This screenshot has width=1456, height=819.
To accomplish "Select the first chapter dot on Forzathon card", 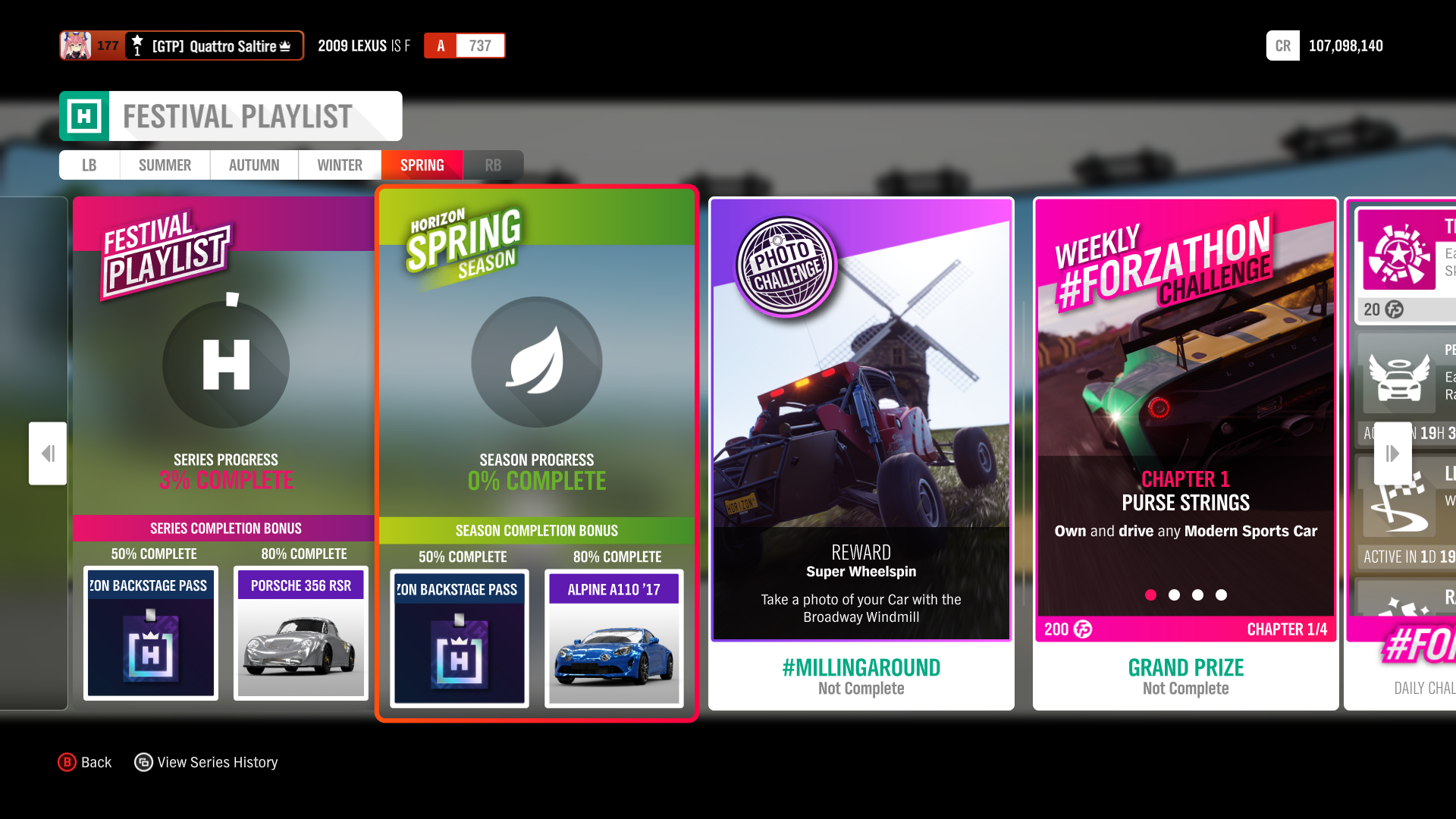I will coord(1150,595).
